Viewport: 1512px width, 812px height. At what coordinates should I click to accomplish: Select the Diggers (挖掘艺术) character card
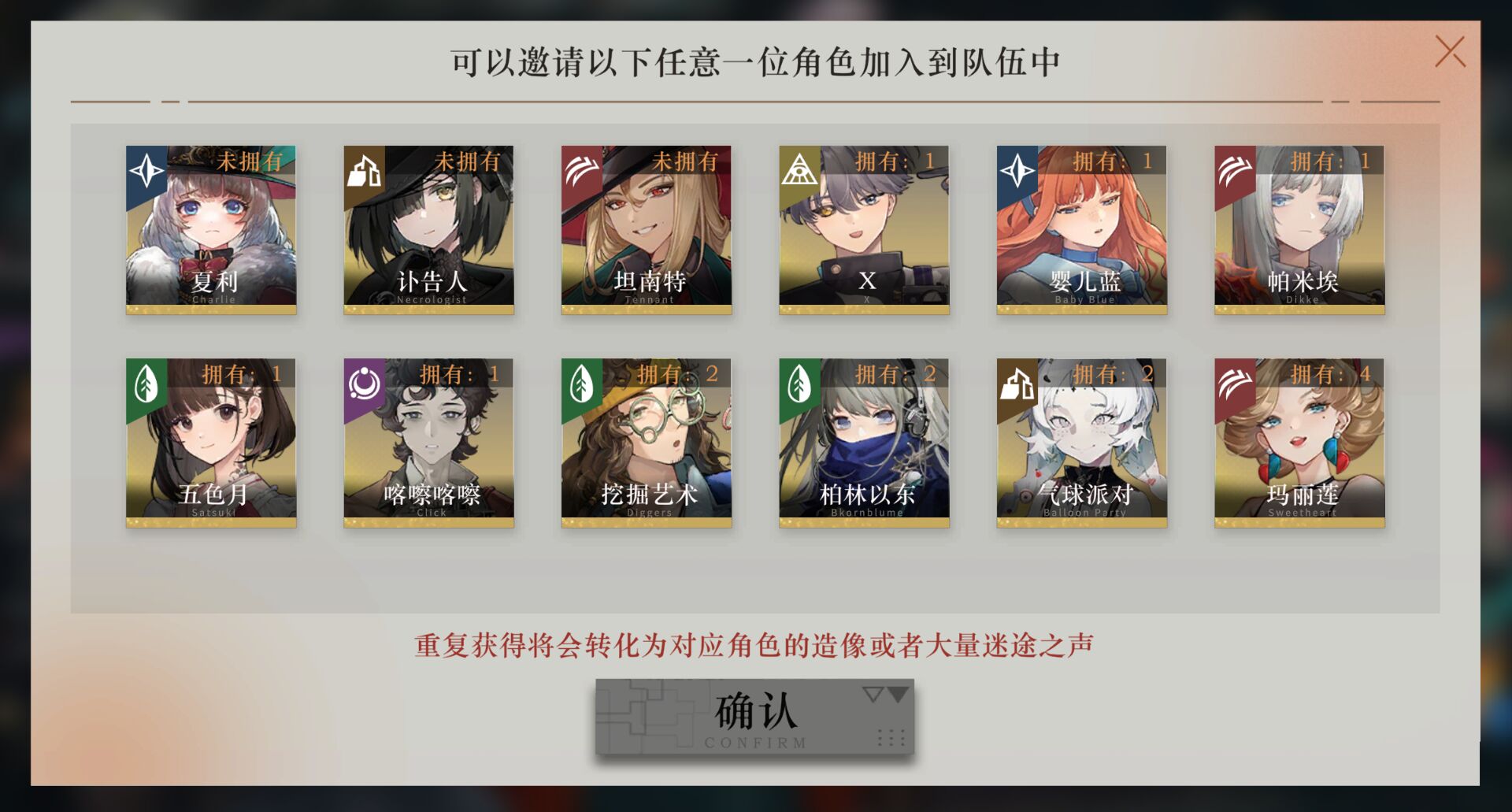(x=646, y=442)
